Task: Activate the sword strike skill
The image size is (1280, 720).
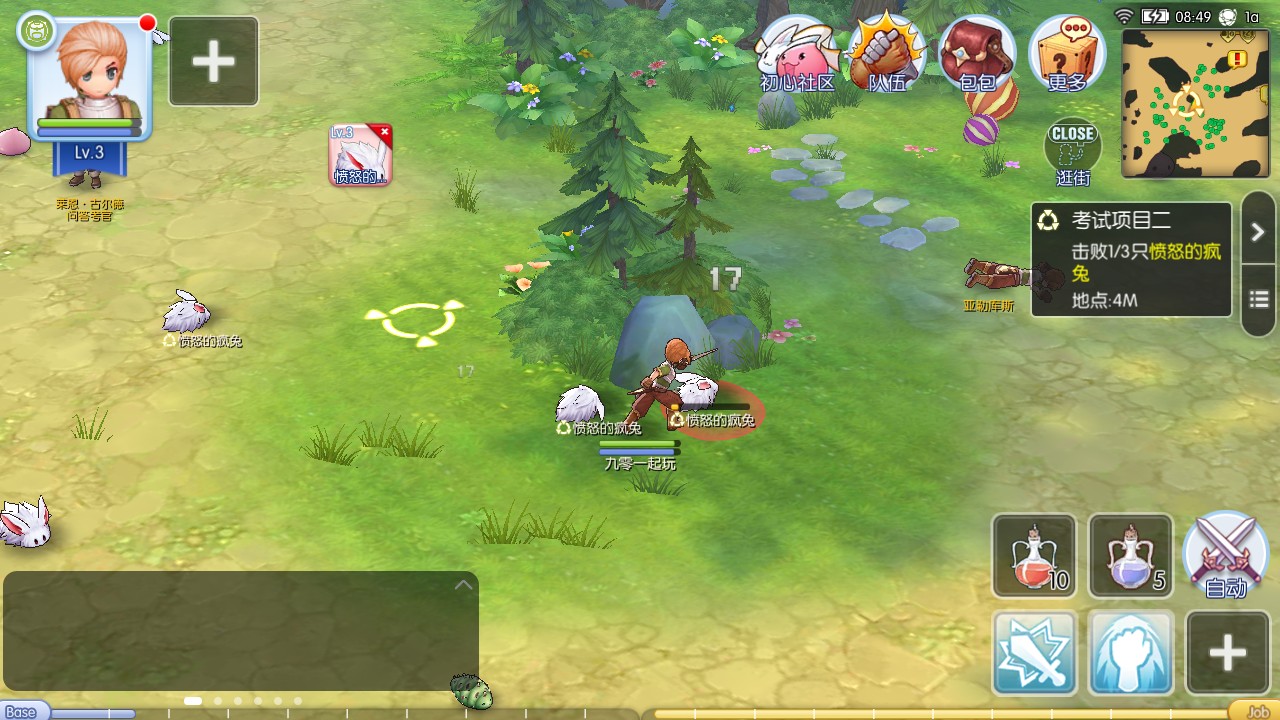Action: coord(1034,653)
